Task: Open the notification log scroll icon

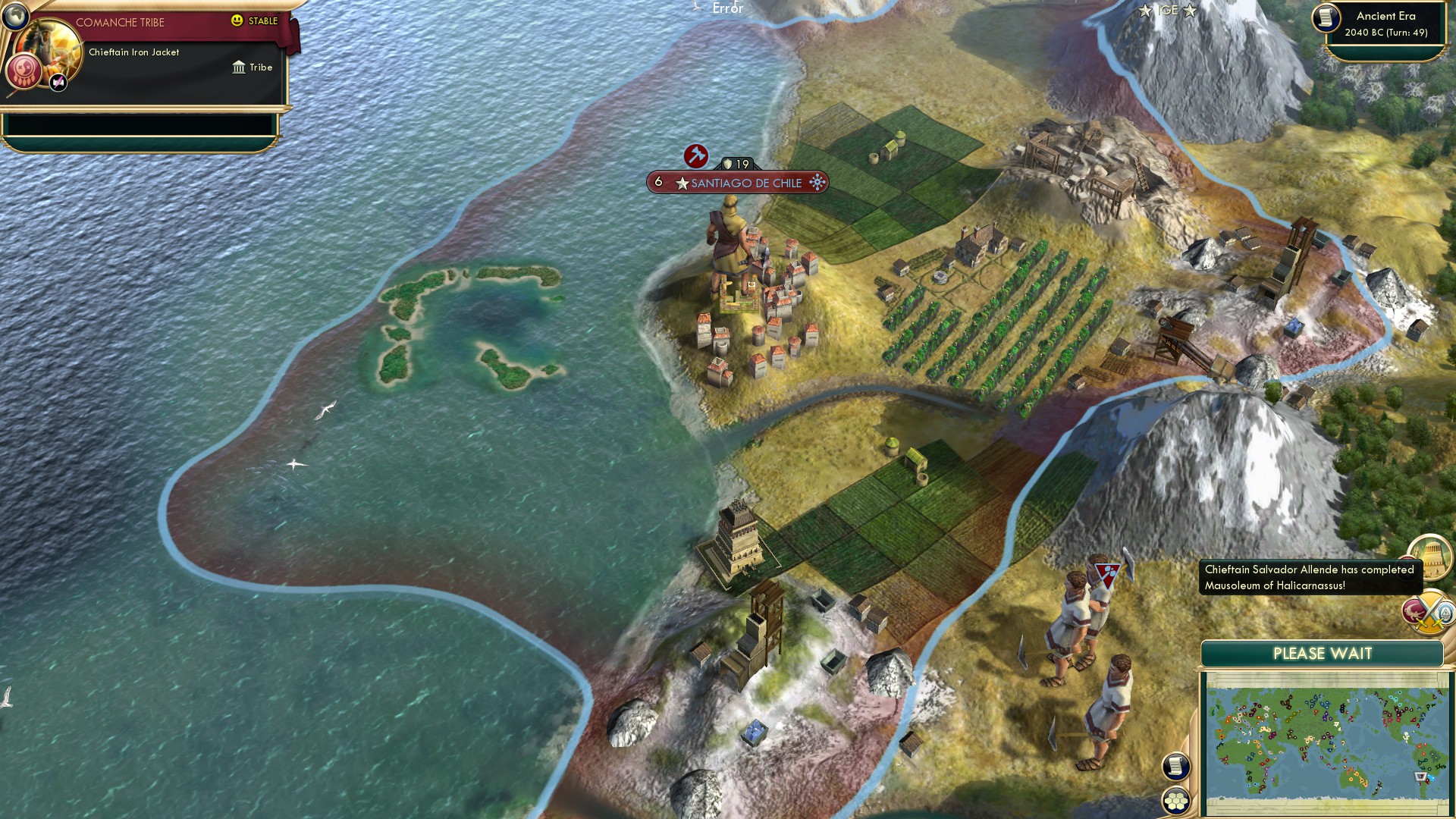Action: pyautogui.click(x=1175, y=766)
